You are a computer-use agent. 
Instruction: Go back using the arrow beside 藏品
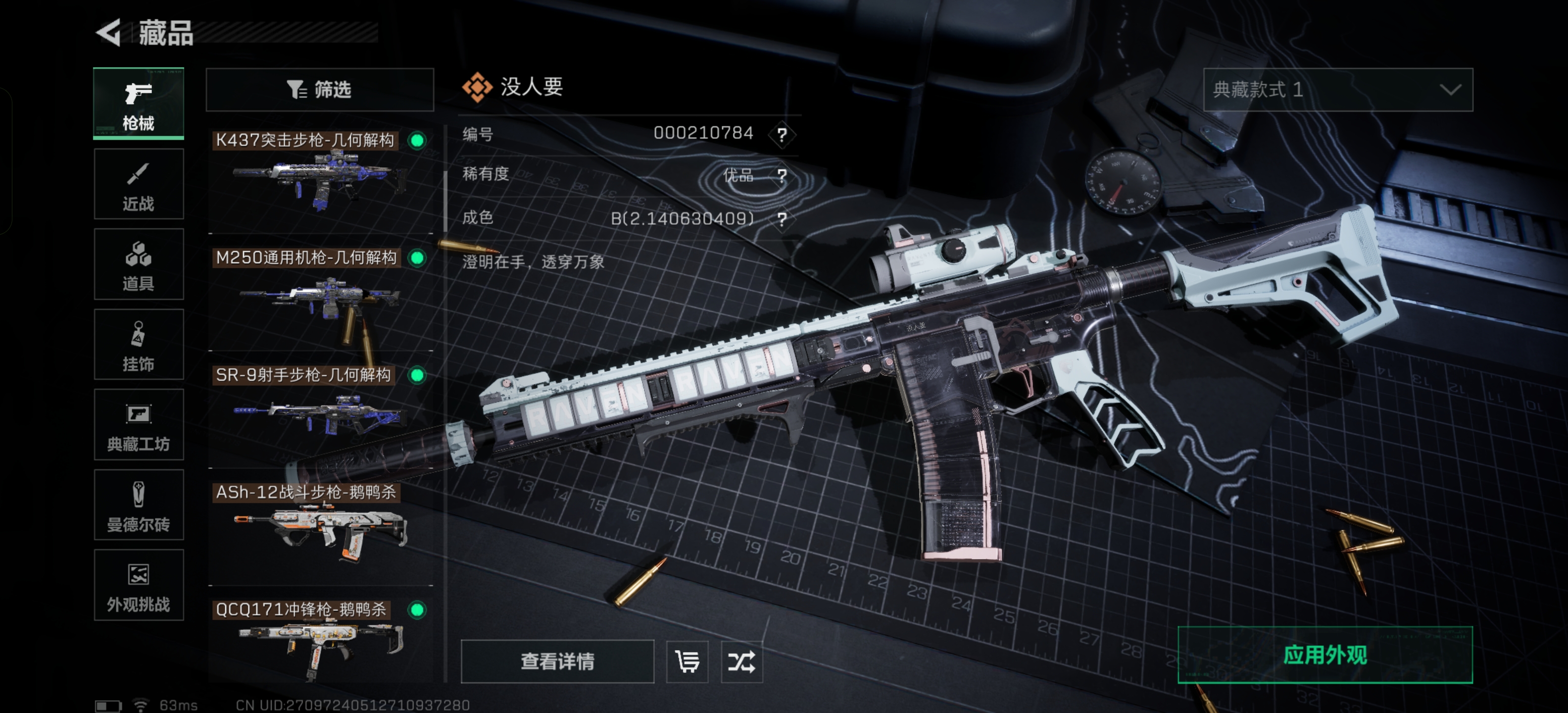coord(109,32)
